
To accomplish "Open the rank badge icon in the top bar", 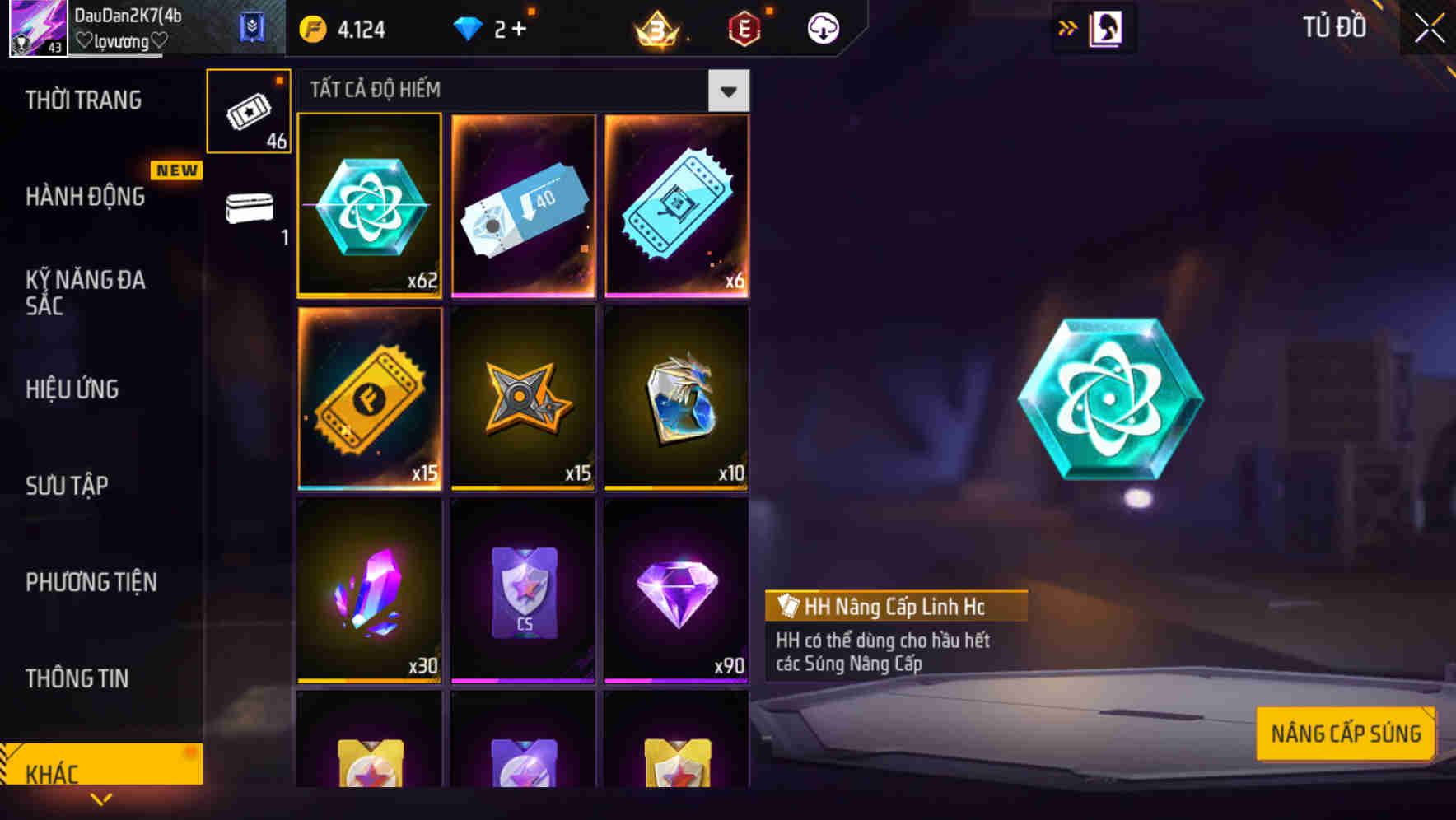I will click(653, 27).
